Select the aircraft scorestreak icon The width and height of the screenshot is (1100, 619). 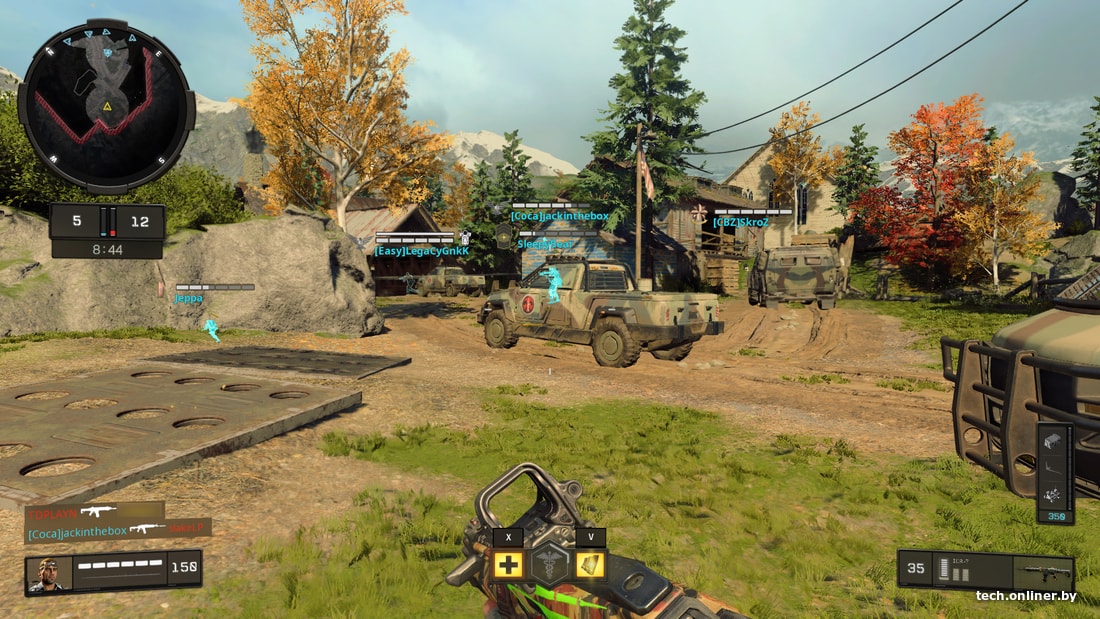1053,467
